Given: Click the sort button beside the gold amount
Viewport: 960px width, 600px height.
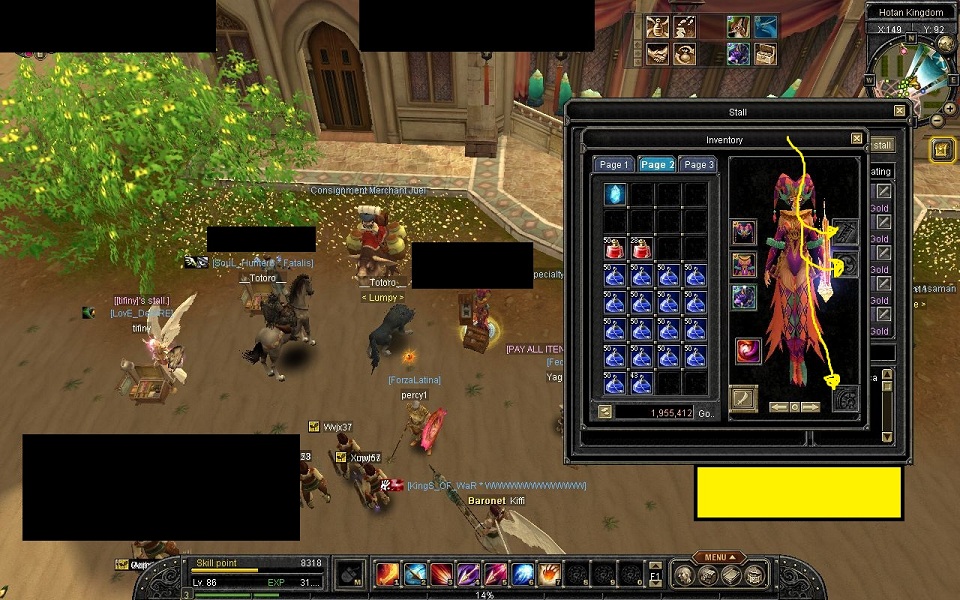Looking at the screenshot, I should [605, 411].
